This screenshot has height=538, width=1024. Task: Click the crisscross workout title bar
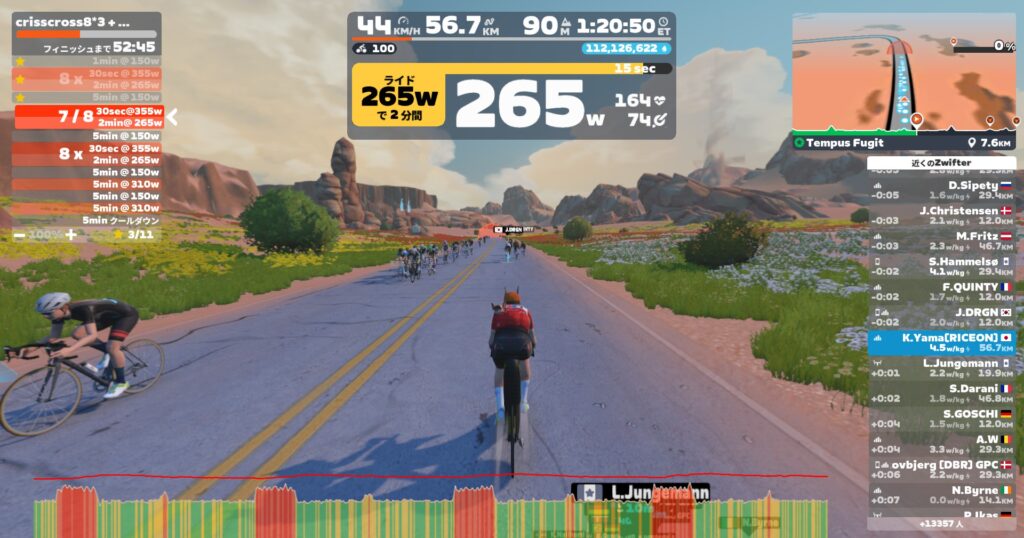pyautogui.click(x=86, y=21)
